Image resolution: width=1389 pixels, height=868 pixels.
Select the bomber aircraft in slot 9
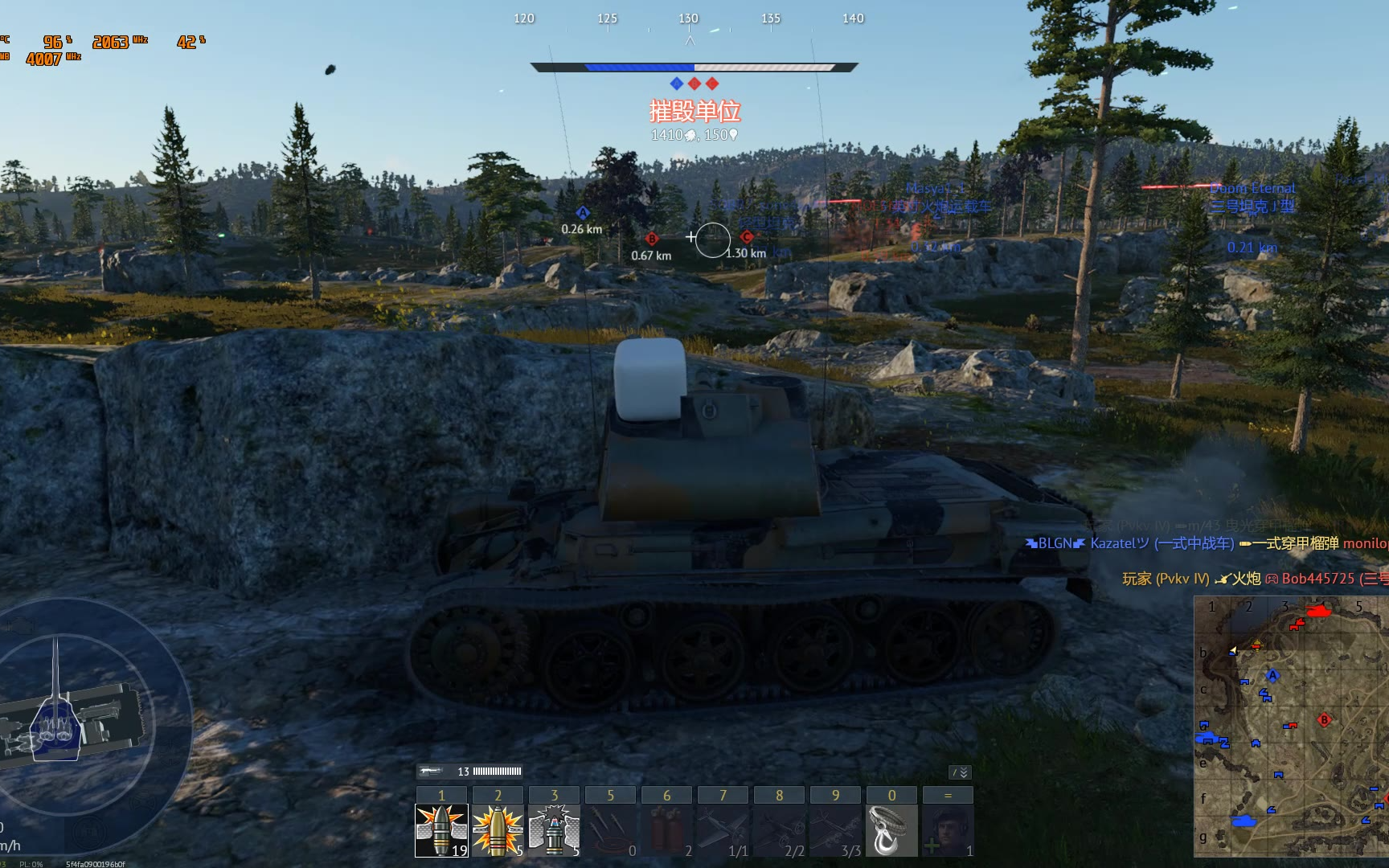835,830
